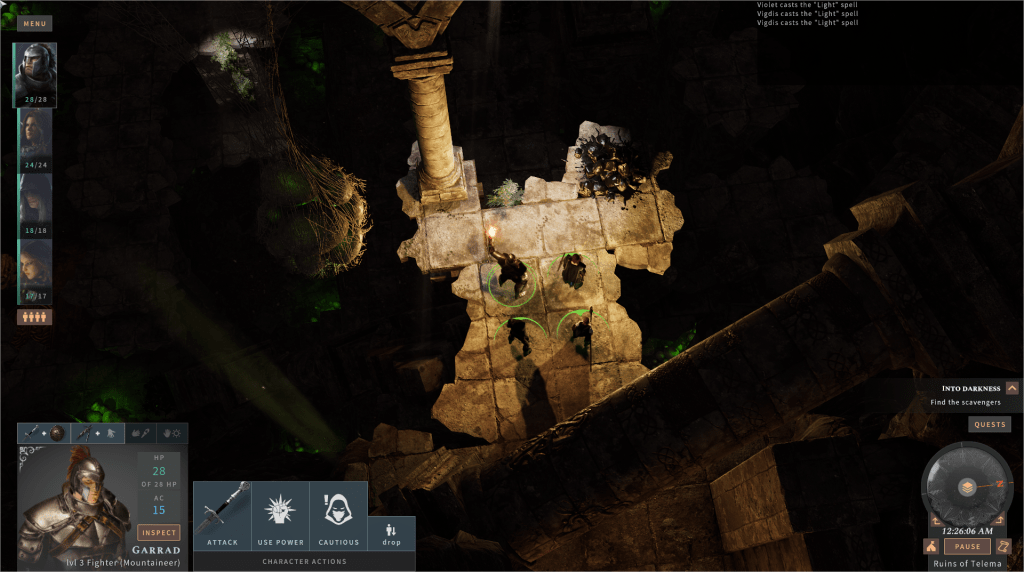Choose the Attack action
Image resolution: width=1024 pixels, height=572 pixels.
pyautogui.click(x=222, y=516)
